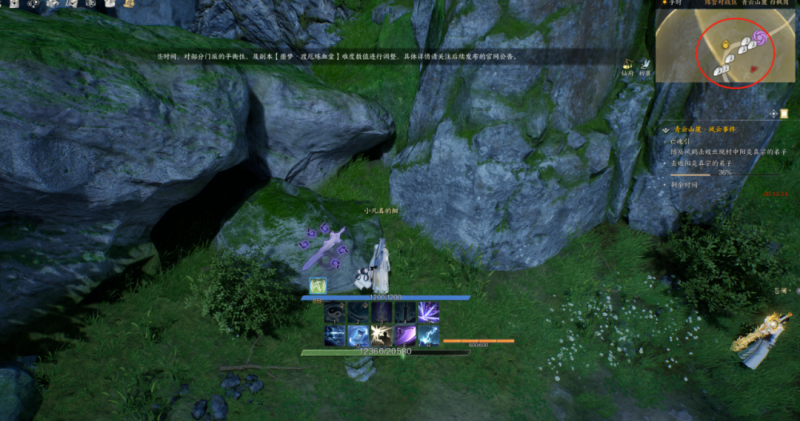Activate the purple lightning burst skill

(x=428, y=311)
